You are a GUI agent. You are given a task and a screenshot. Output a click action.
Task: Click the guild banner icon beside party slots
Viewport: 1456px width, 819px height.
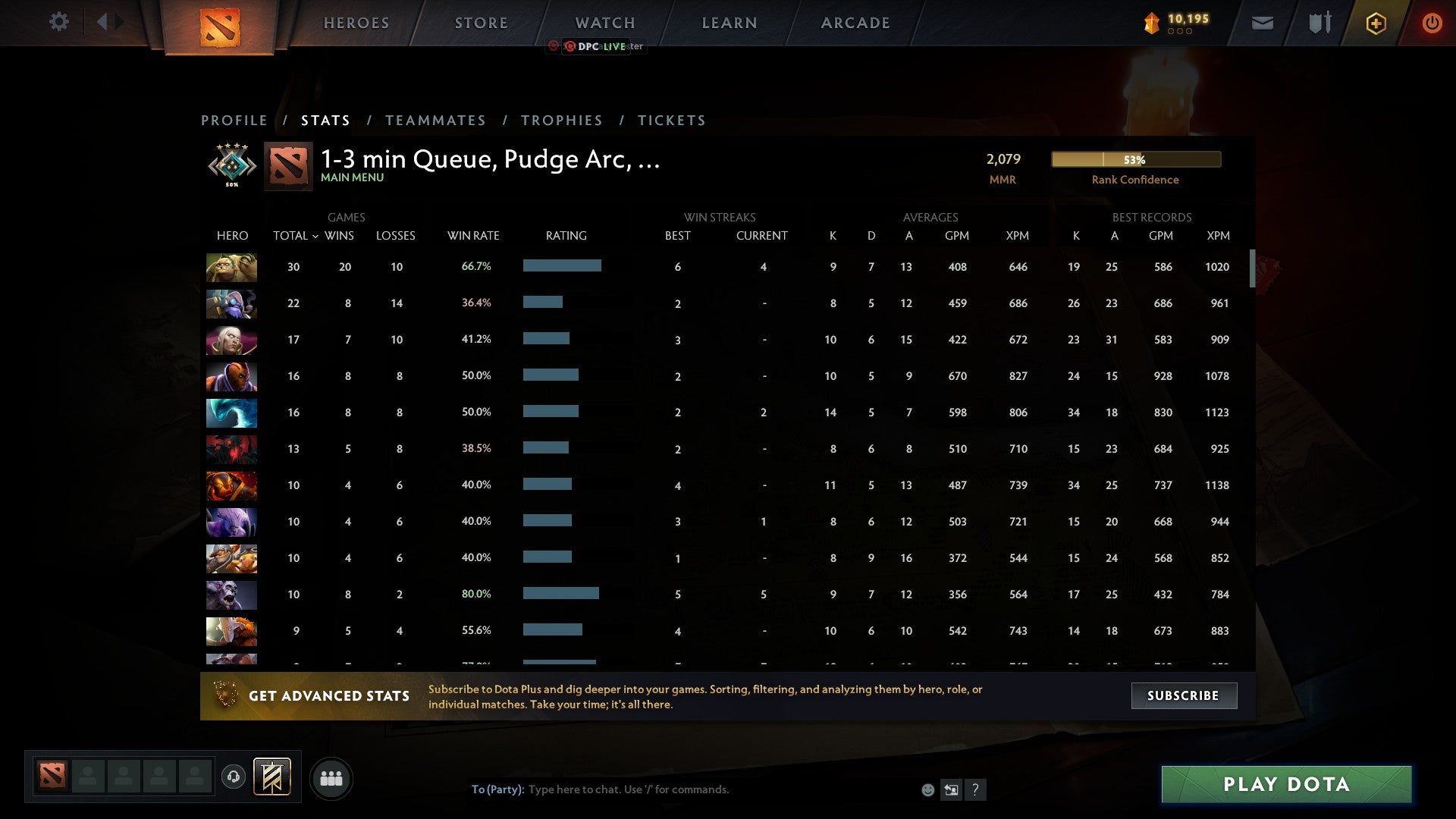(x=272, y=777)
